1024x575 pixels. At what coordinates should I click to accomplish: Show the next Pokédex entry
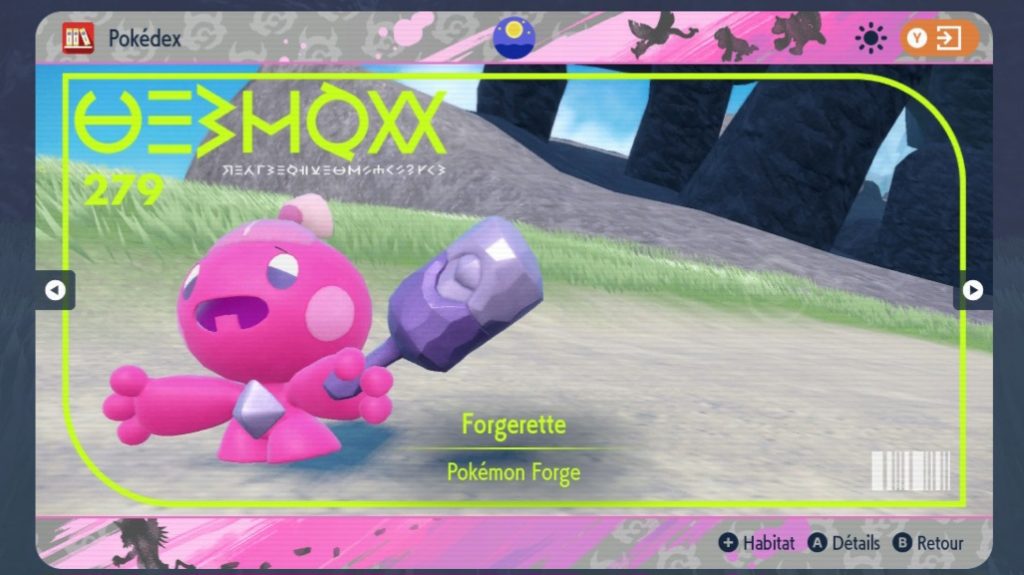pyautogui.click(x=972, y=290)
